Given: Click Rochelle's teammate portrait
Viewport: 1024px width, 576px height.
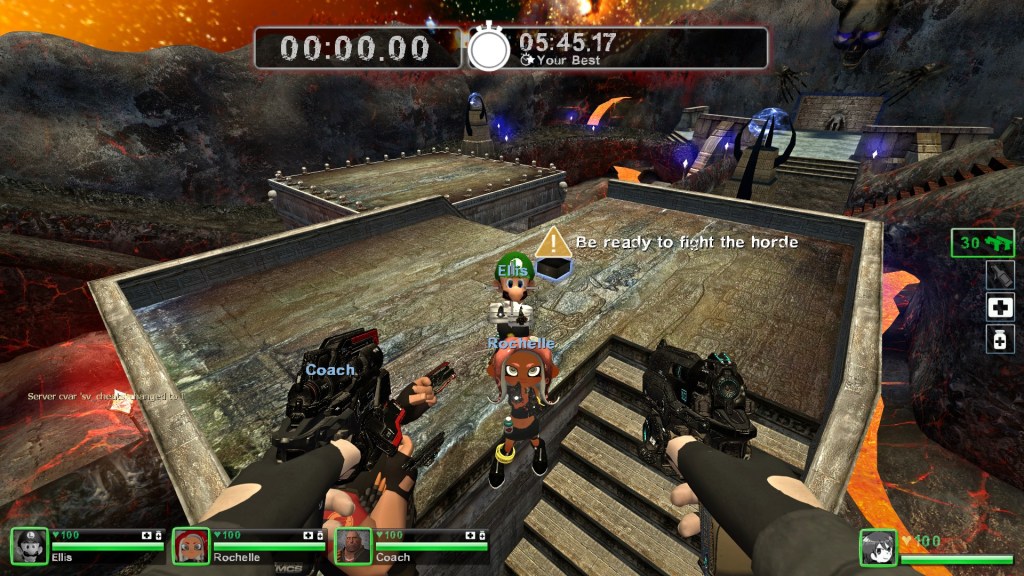Looking at the screenshot, I should 191,546.
